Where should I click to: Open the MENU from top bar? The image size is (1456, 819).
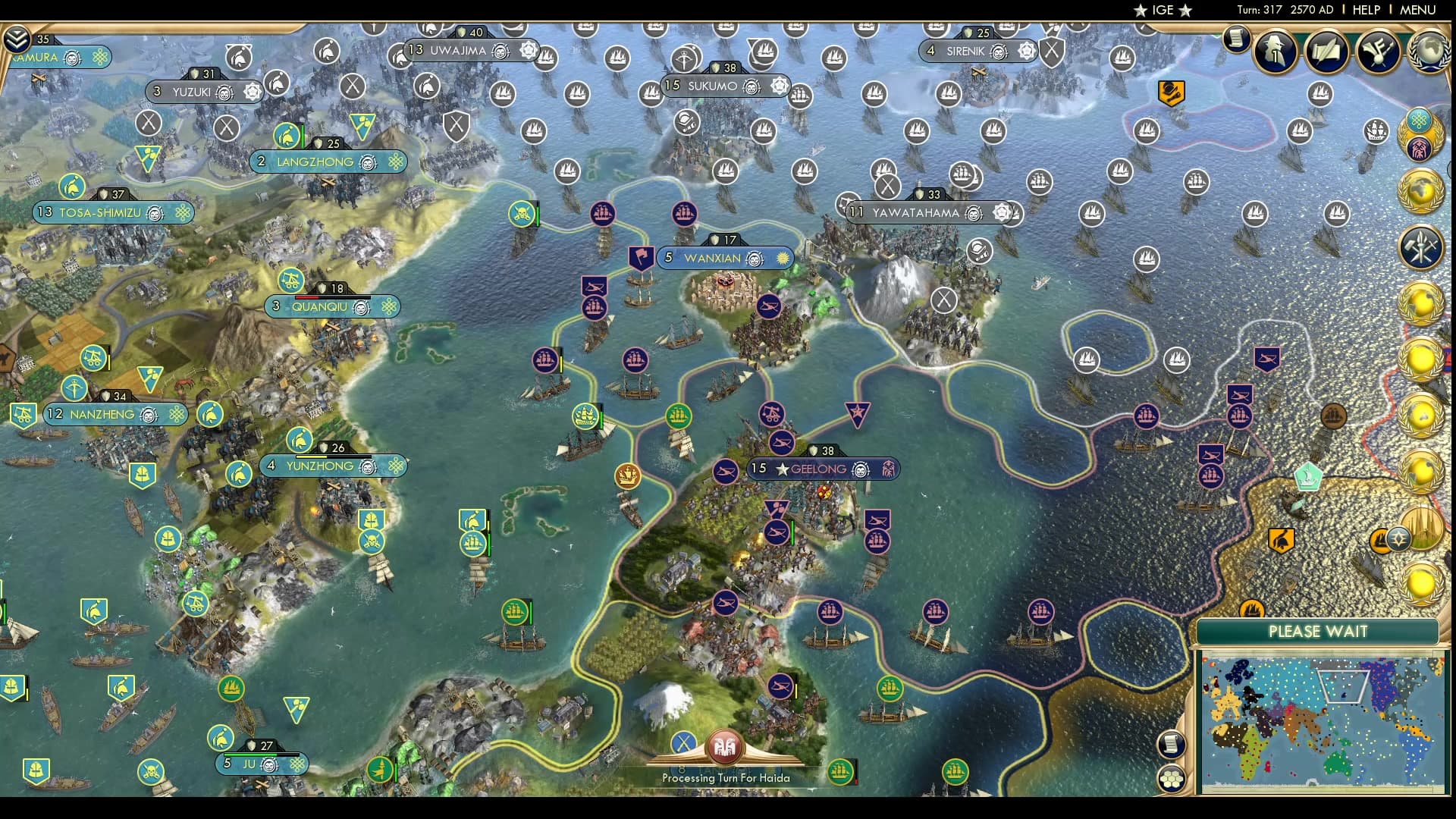(1417, 11)
